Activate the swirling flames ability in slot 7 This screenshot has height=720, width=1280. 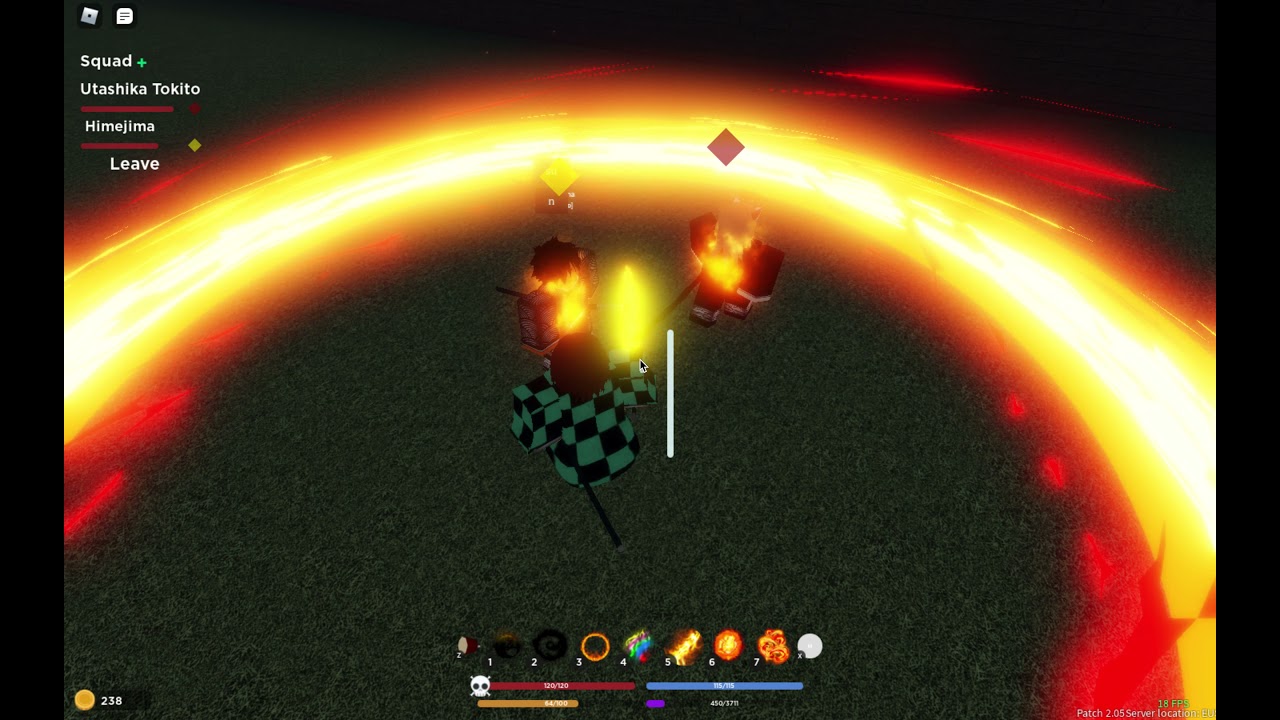pos(773,647)
